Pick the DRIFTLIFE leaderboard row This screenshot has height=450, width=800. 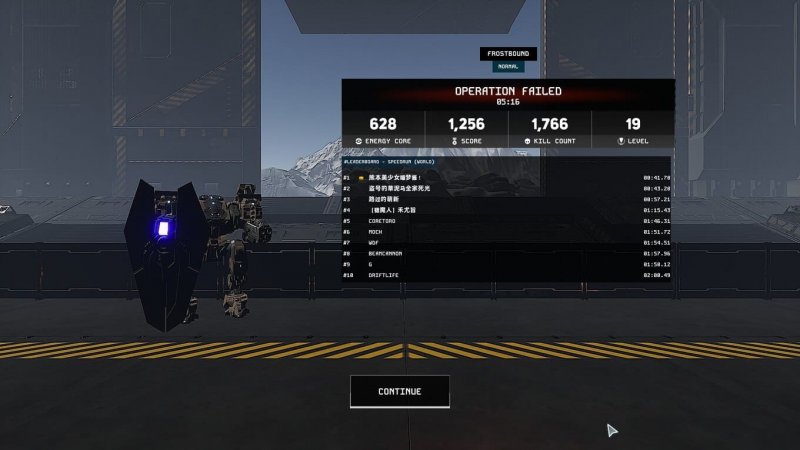click(x=507, y=275)
